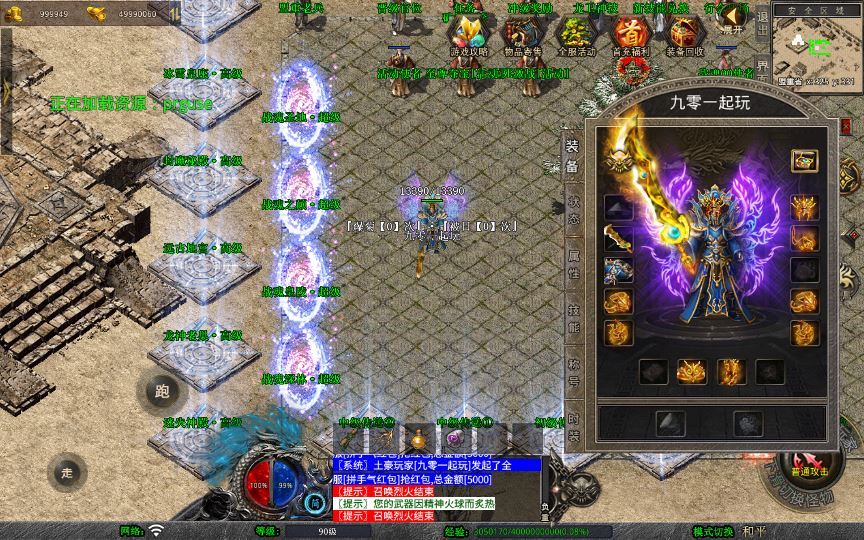This screenshot has width=864, height=540.
Task: Toggle walk mode with the 走 button
Action: coord(68,471)
